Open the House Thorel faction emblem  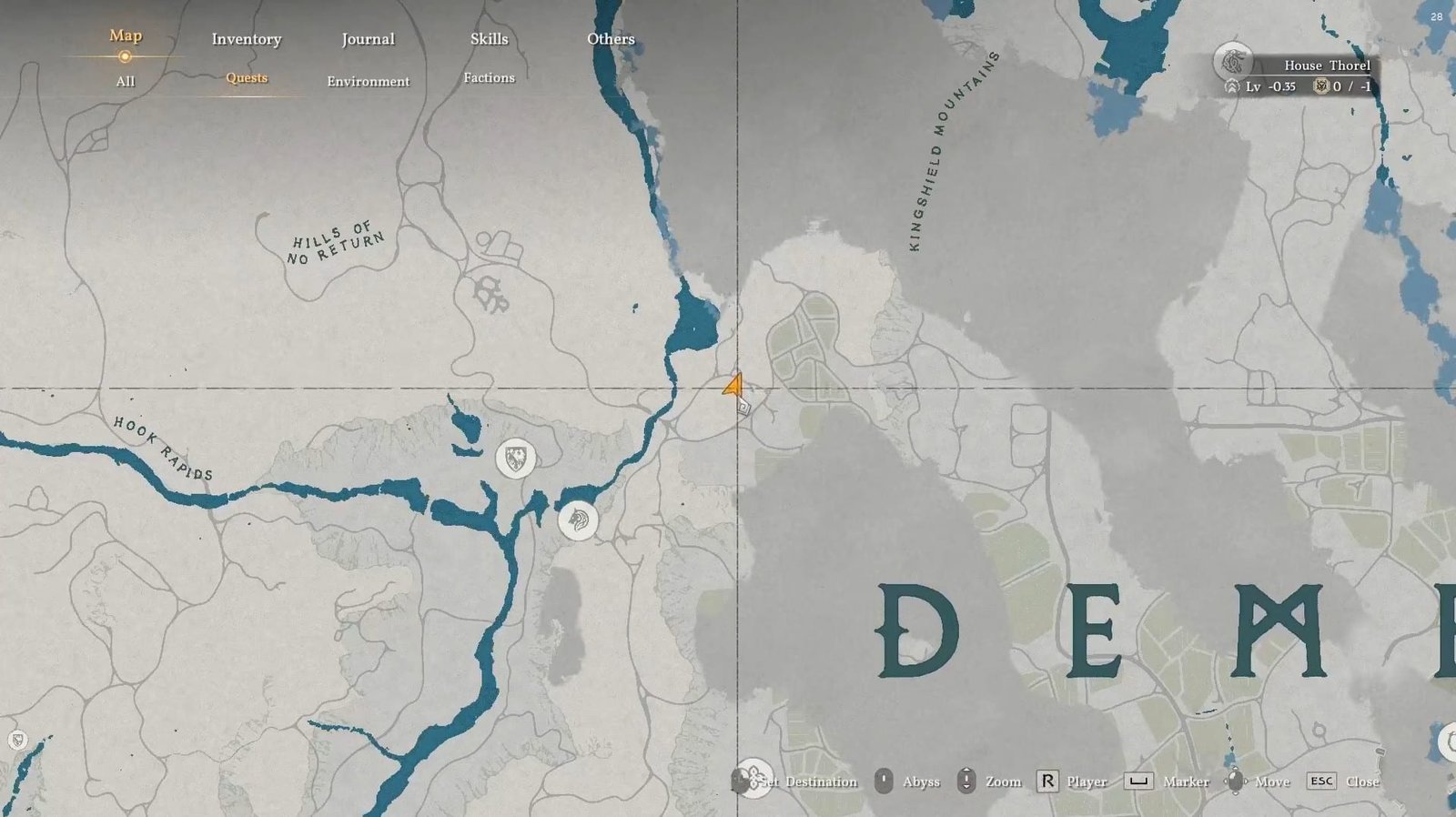coord(1233,62)
